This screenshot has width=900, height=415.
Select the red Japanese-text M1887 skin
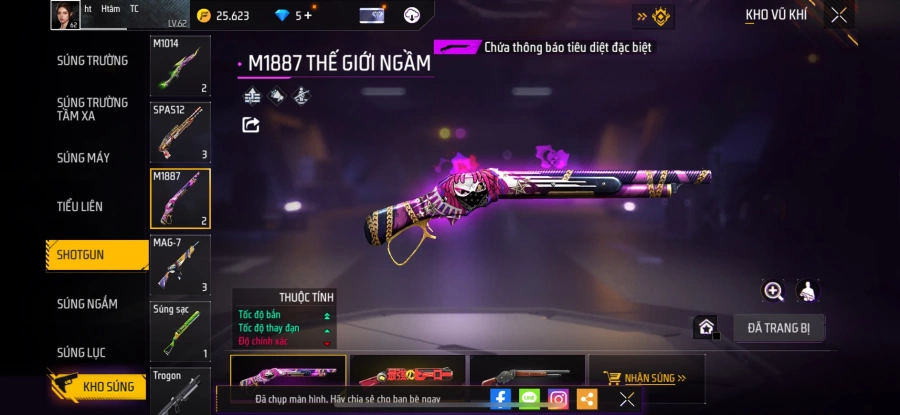point(408,375)
